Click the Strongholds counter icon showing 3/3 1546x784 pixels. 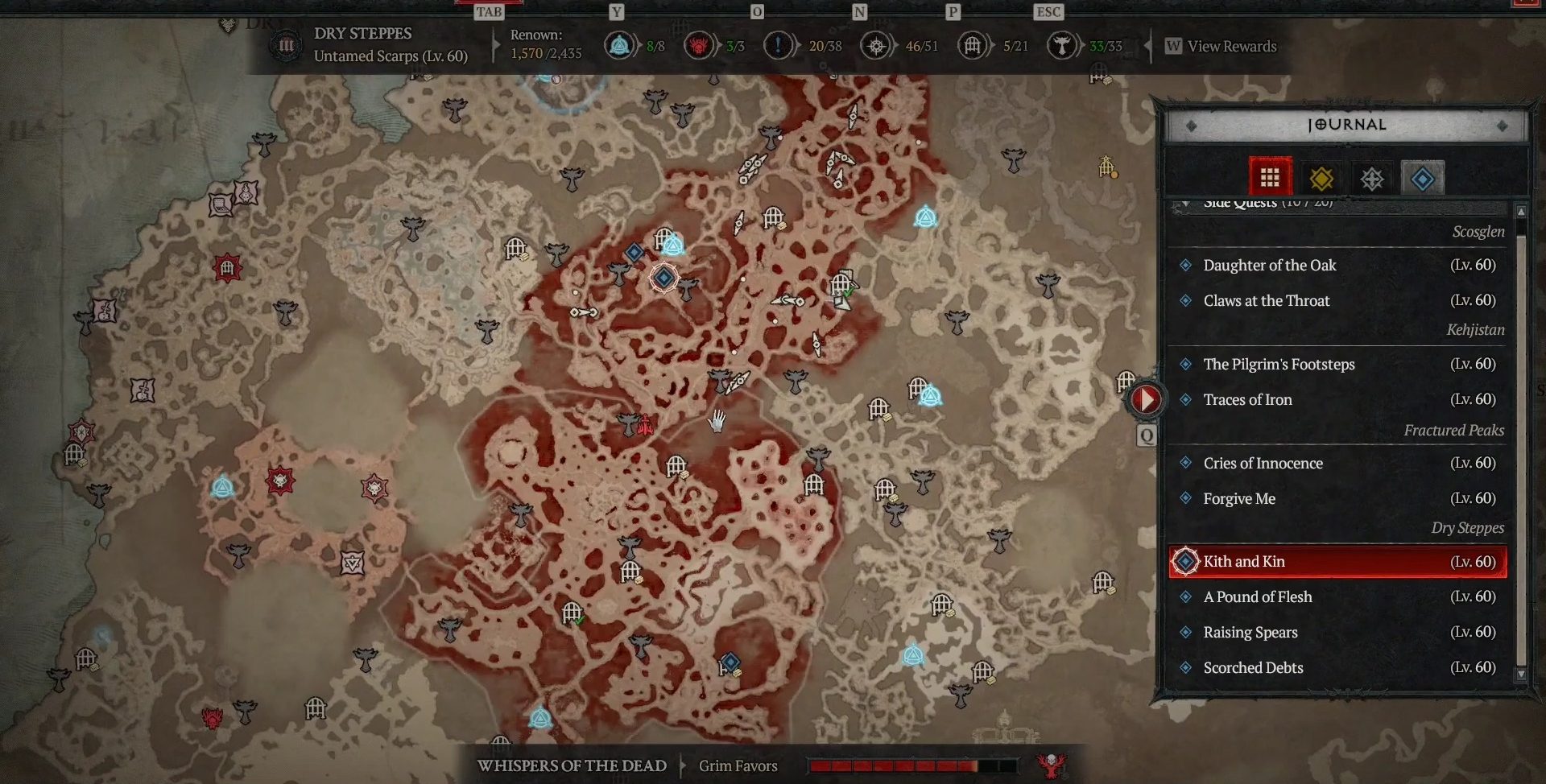click(699, 46)
